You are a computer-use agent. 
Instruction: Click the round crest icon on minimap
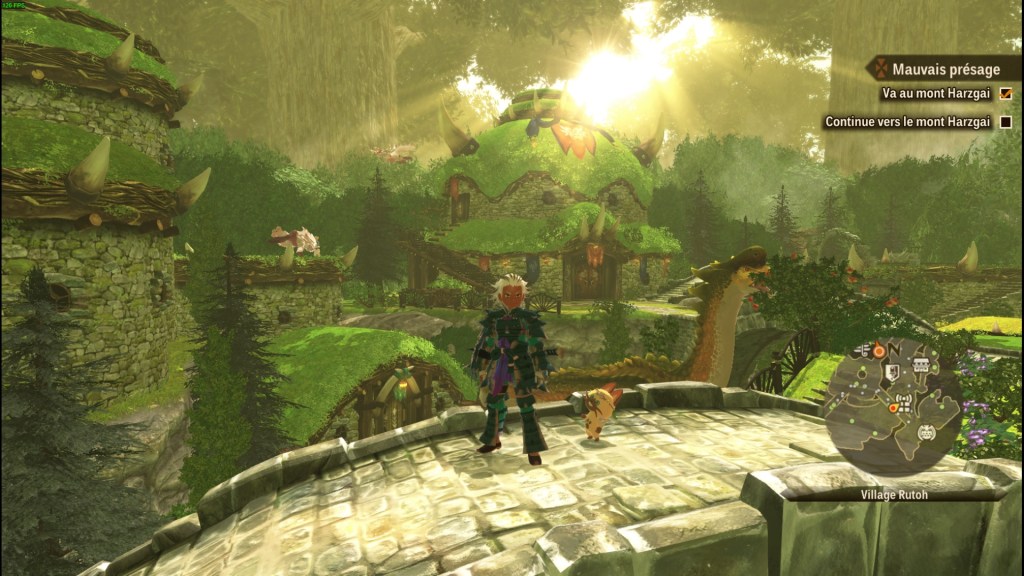point(926,434)
